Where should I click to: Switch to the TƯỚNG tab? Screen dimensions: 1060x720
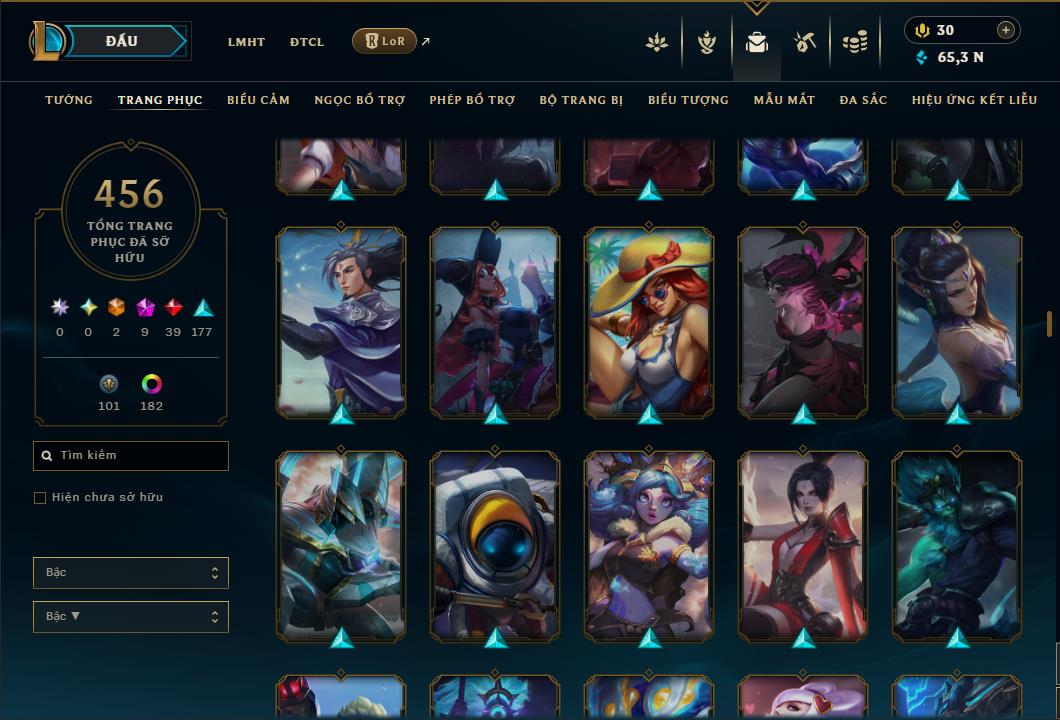click(69, 100)
